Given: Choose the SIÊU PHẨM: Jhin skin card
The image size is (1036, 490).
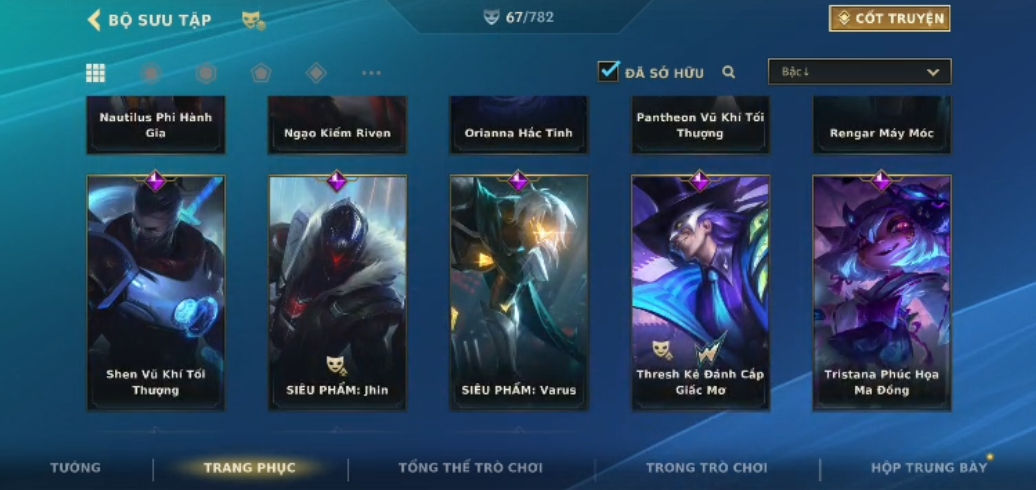Looking at the screenshot, I should [337, 292].
